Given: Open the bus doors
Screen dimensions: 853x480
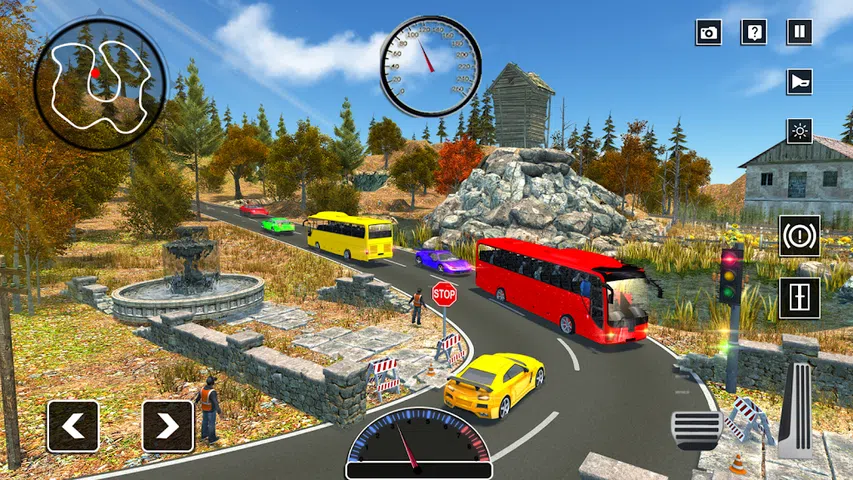Looking at the screenshot, I should [799, 297].
